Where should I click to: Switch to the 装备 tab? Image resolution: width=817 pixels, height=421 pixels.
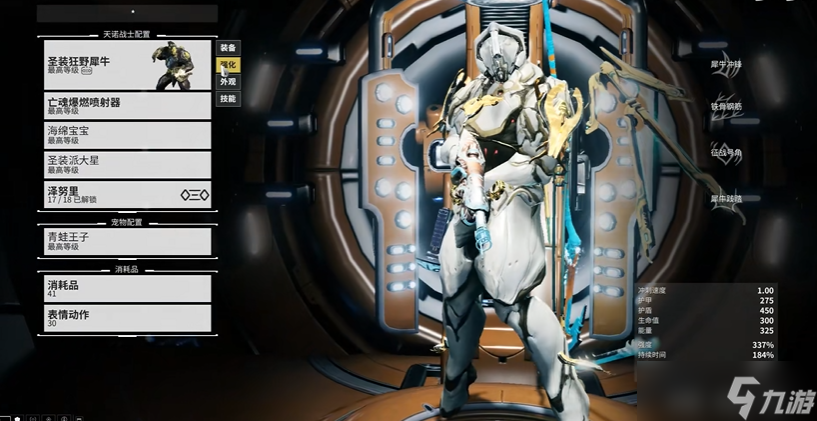(x=228, y=47)
